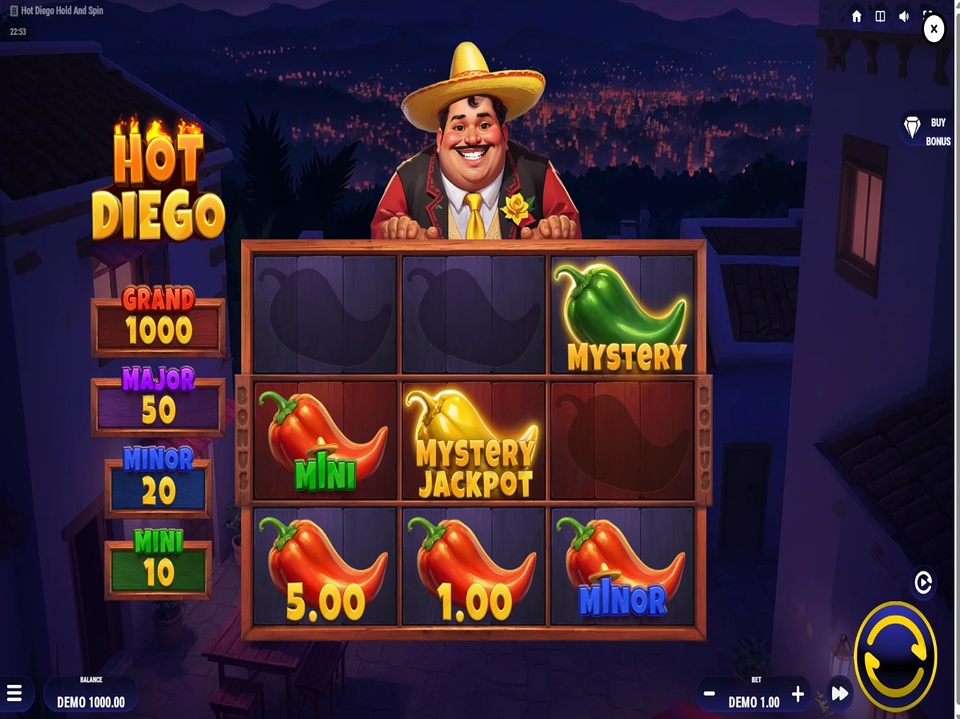Viewport: 960px width, 719px height.
Task: Decrease the bet with the minus button
Action: [x=709, y=694]
